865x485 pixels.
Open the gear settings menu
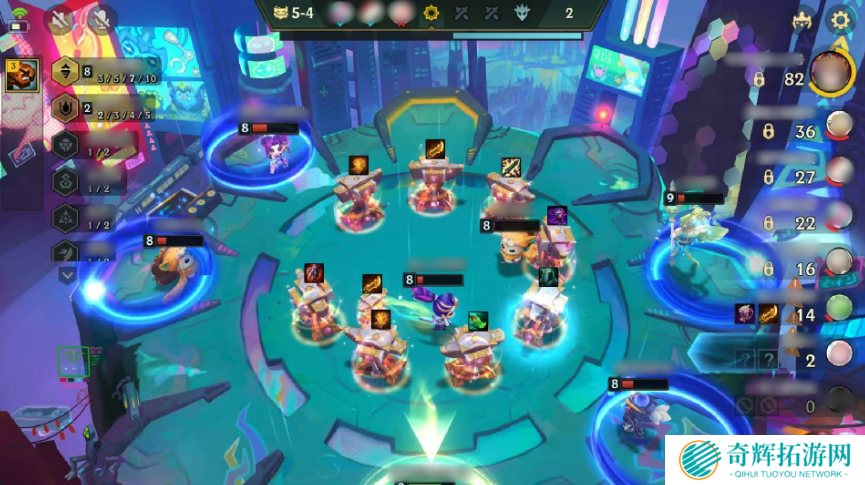point(841,20)
